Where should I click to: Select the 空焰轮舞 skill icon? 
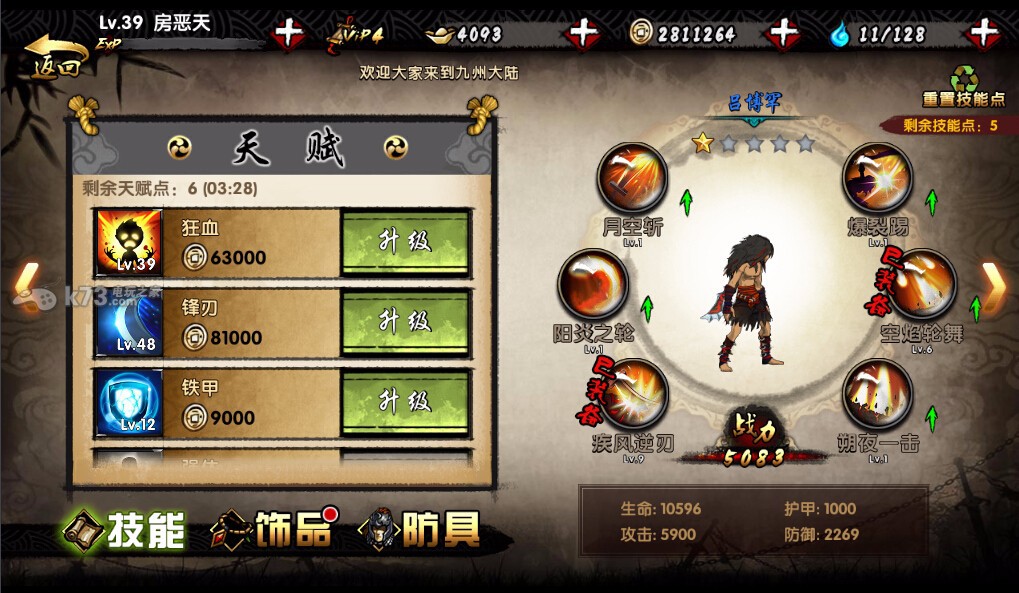pos(921,284)
